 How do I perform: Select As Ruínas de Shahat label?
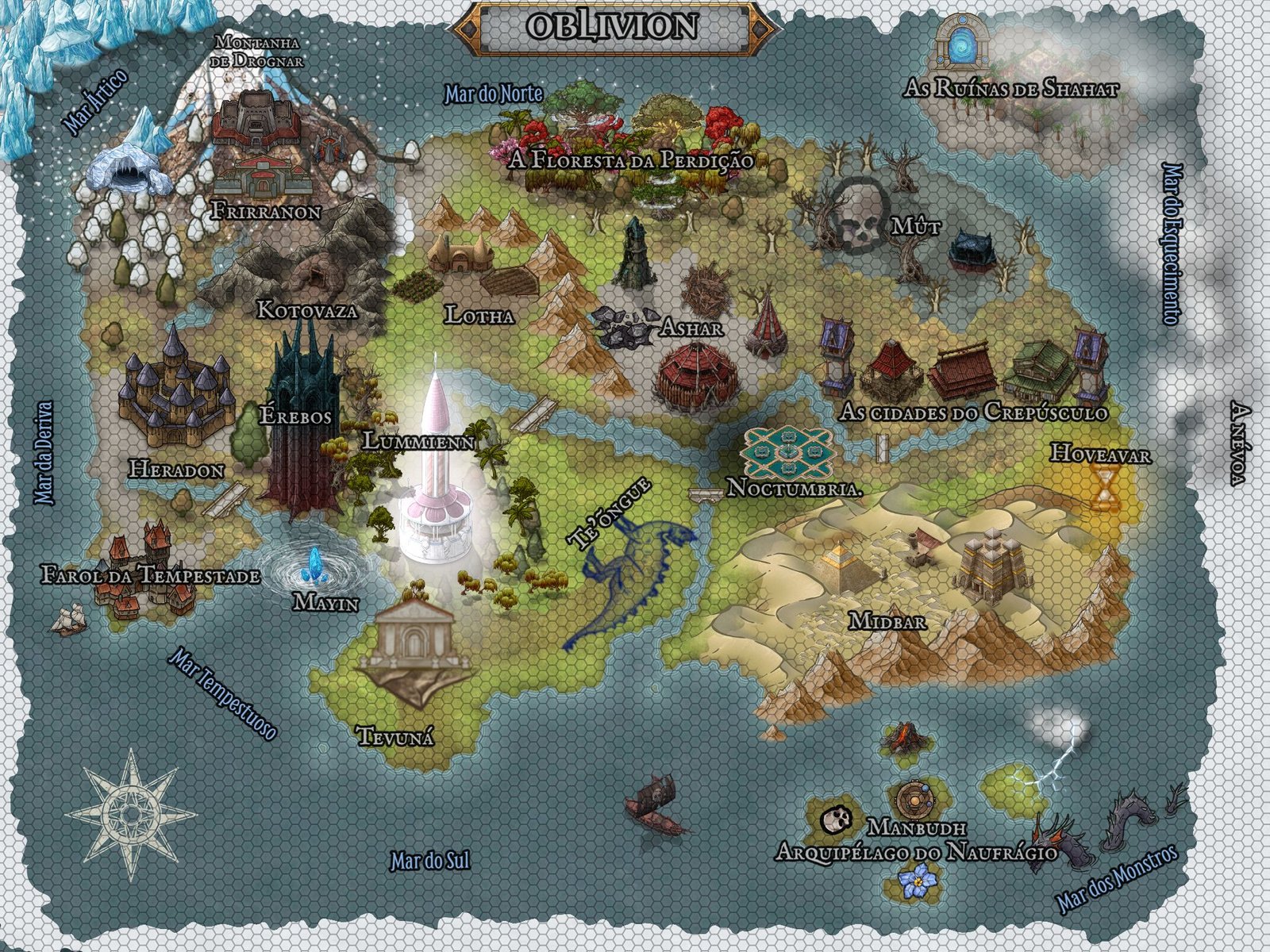tap(1011, 88)
